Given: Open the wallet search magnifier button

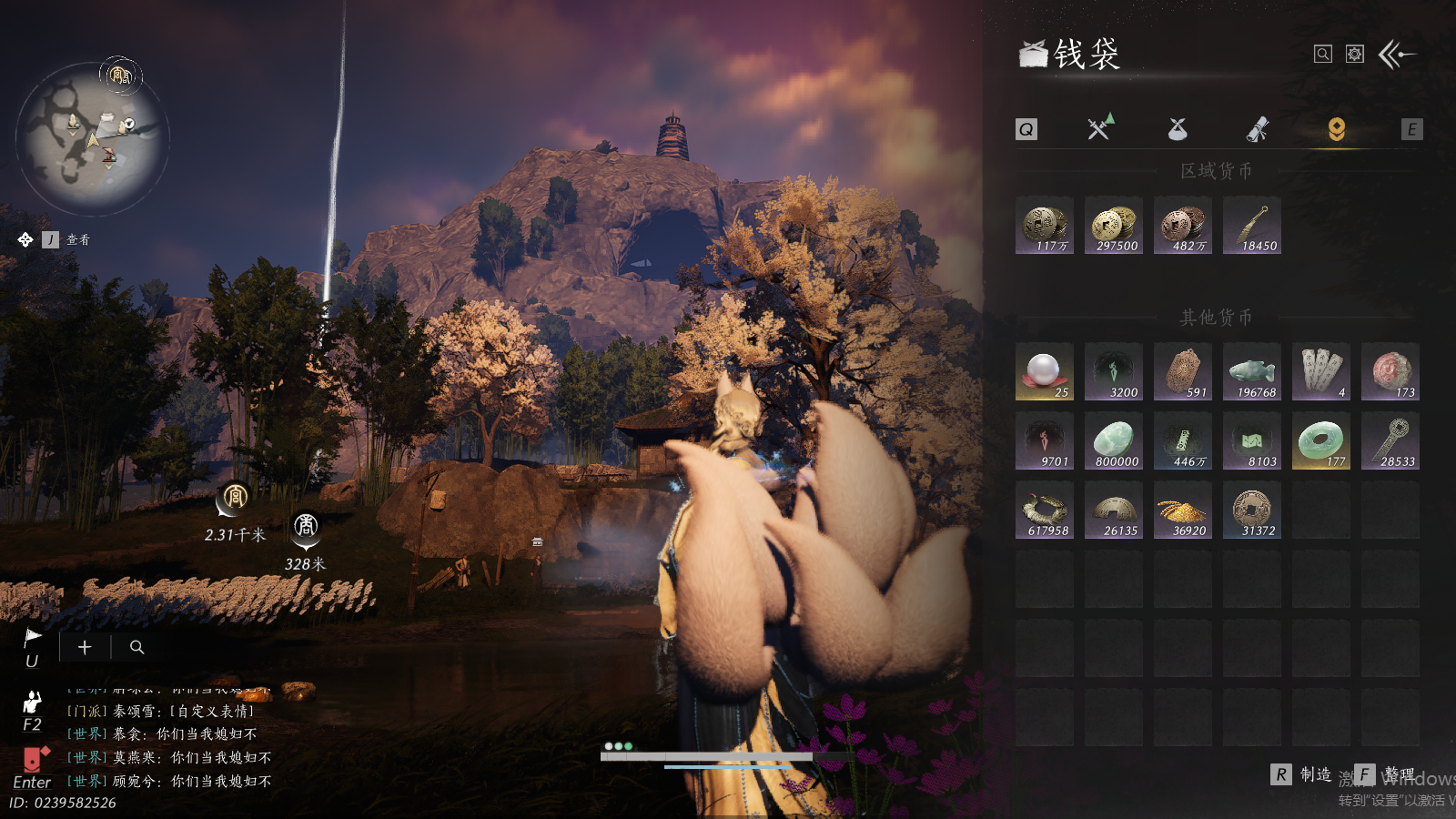Looking at the screenshot, I should point(1323,55).
